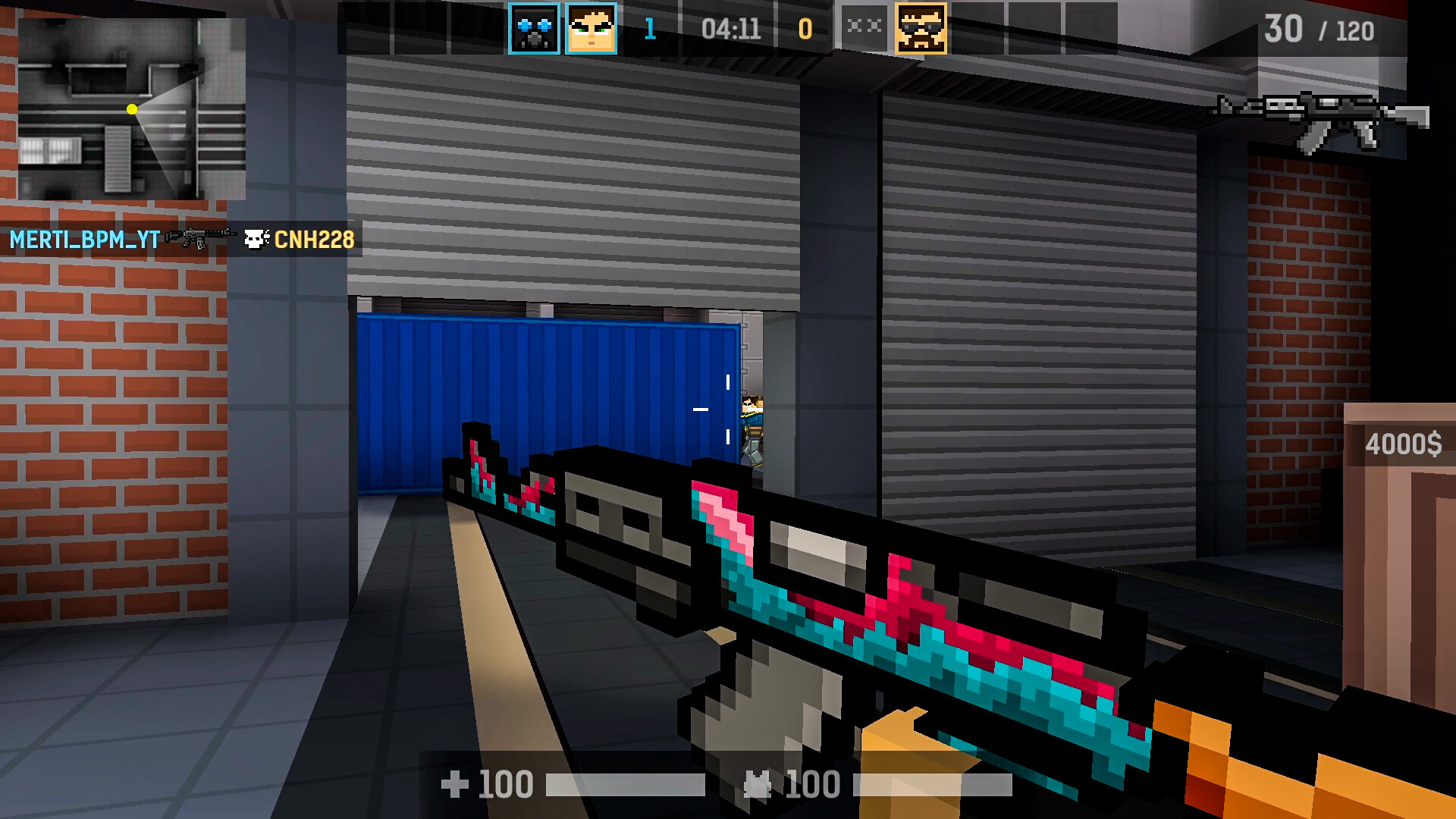
Task: Click the assault rifle icon next to MERTI_BPM_YT
Action: click(x=199, y=237)
